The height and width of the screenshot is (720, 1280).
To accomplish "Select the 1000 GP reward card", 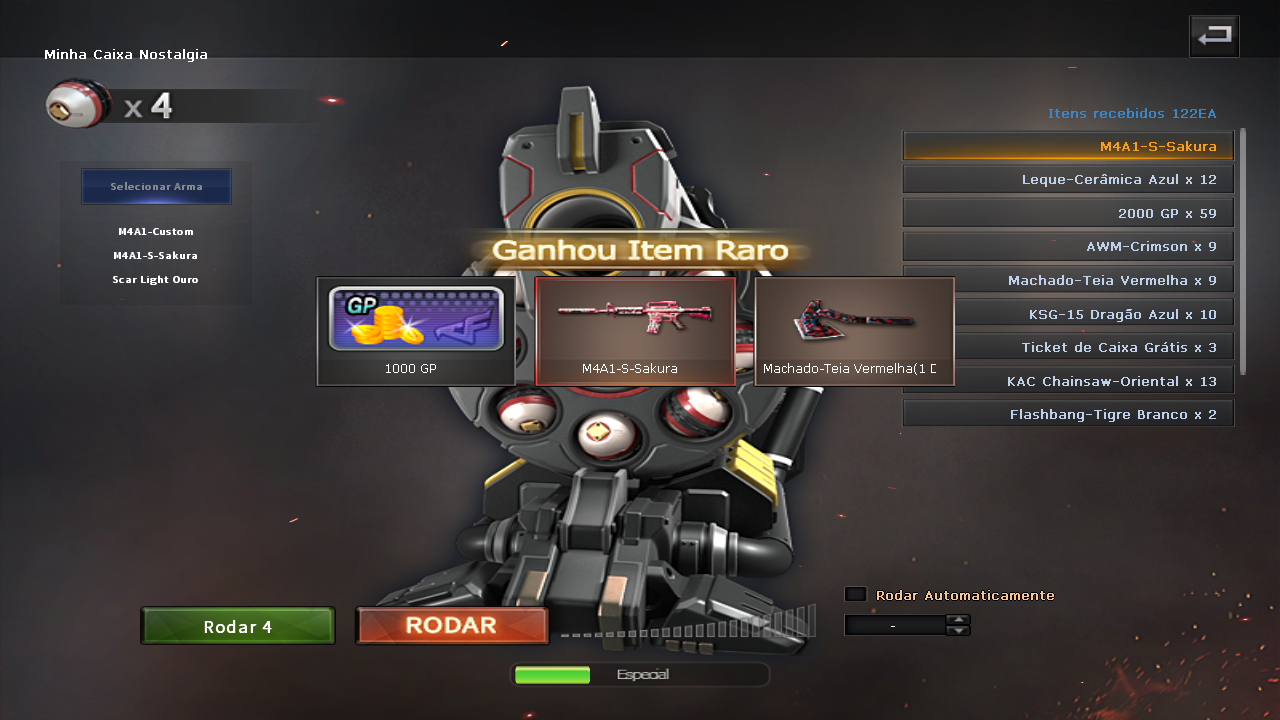I will pyautogui.click(x=416, y=331).
